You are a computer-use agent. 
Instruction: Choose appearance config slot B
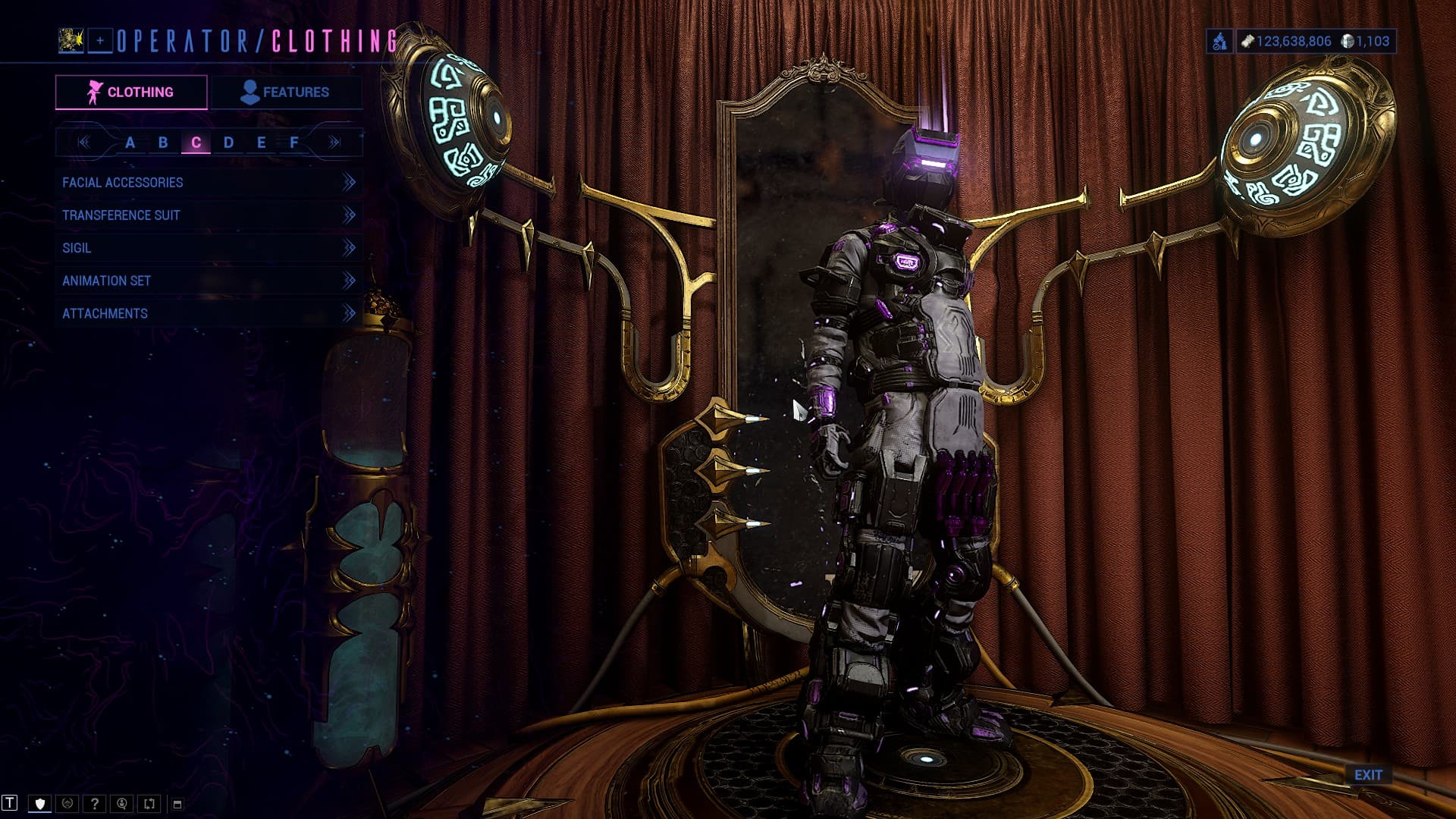point(163,143)
